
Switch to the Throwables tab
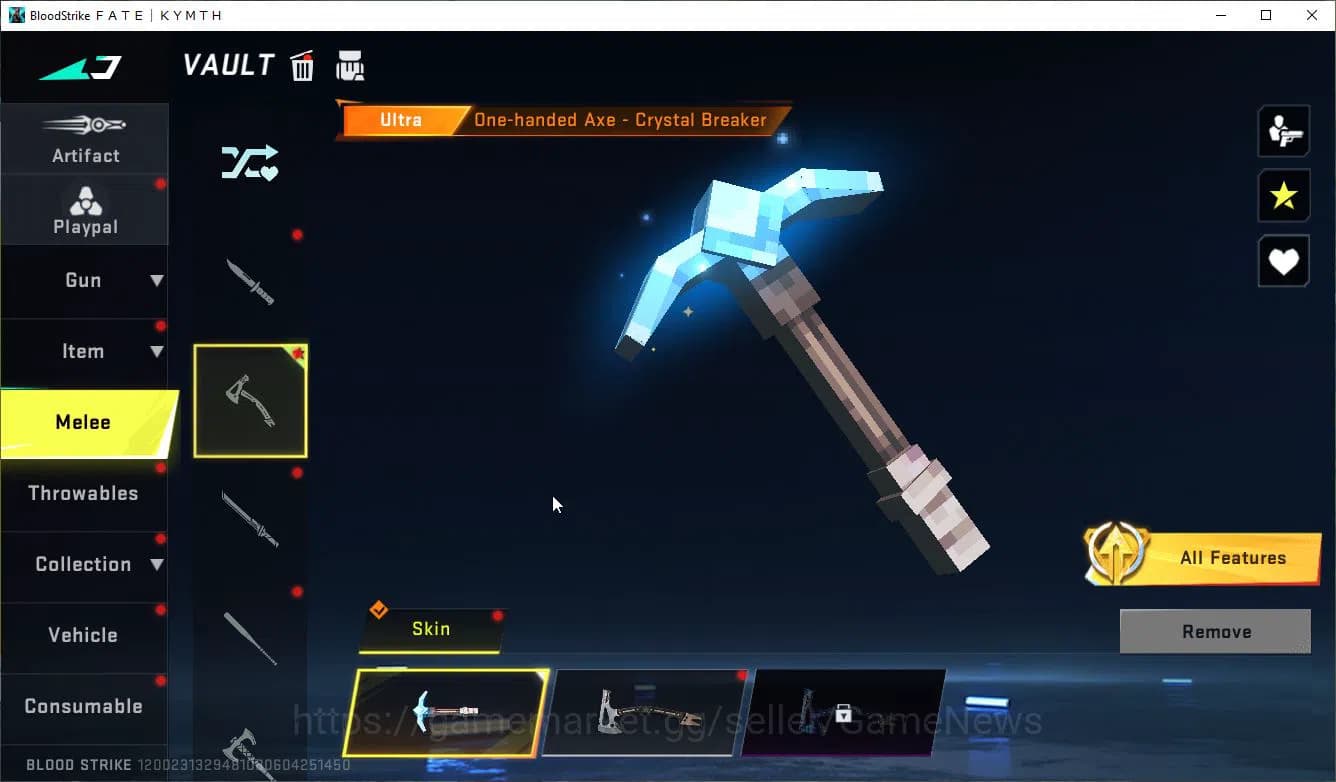click(85, 493)
